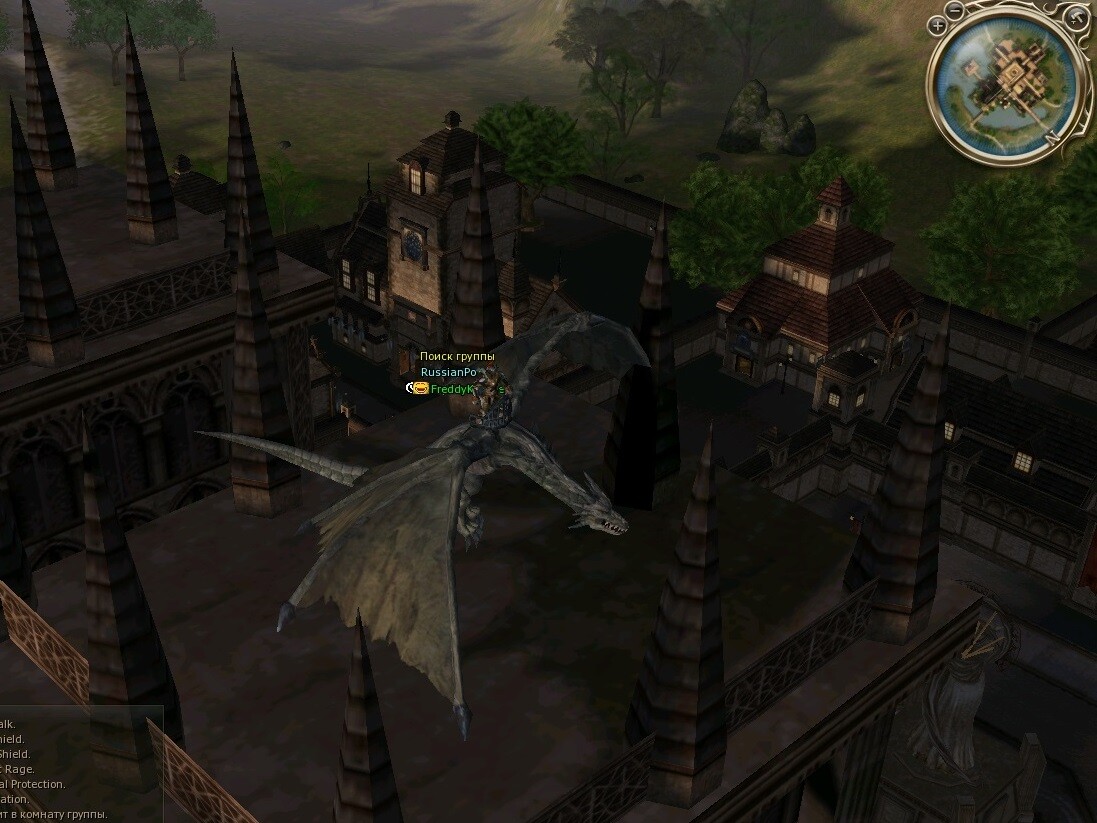Click the minimap's minus zoom button
The width and height of the screenshot is (1097, 823).
pyautogui.click(x=954, y=12)
